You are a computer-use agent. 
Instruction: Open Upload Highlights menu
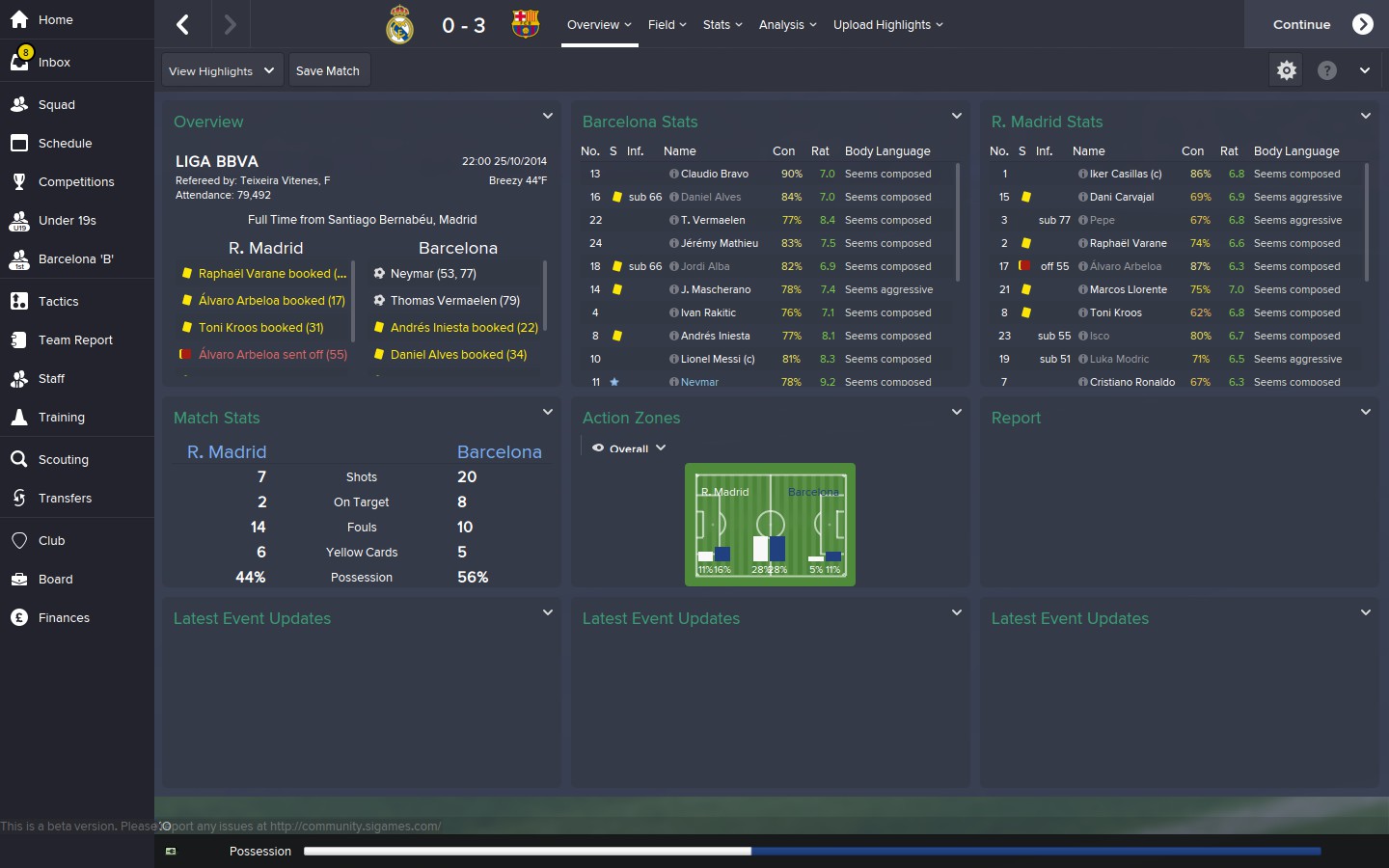tap(887, 24)
